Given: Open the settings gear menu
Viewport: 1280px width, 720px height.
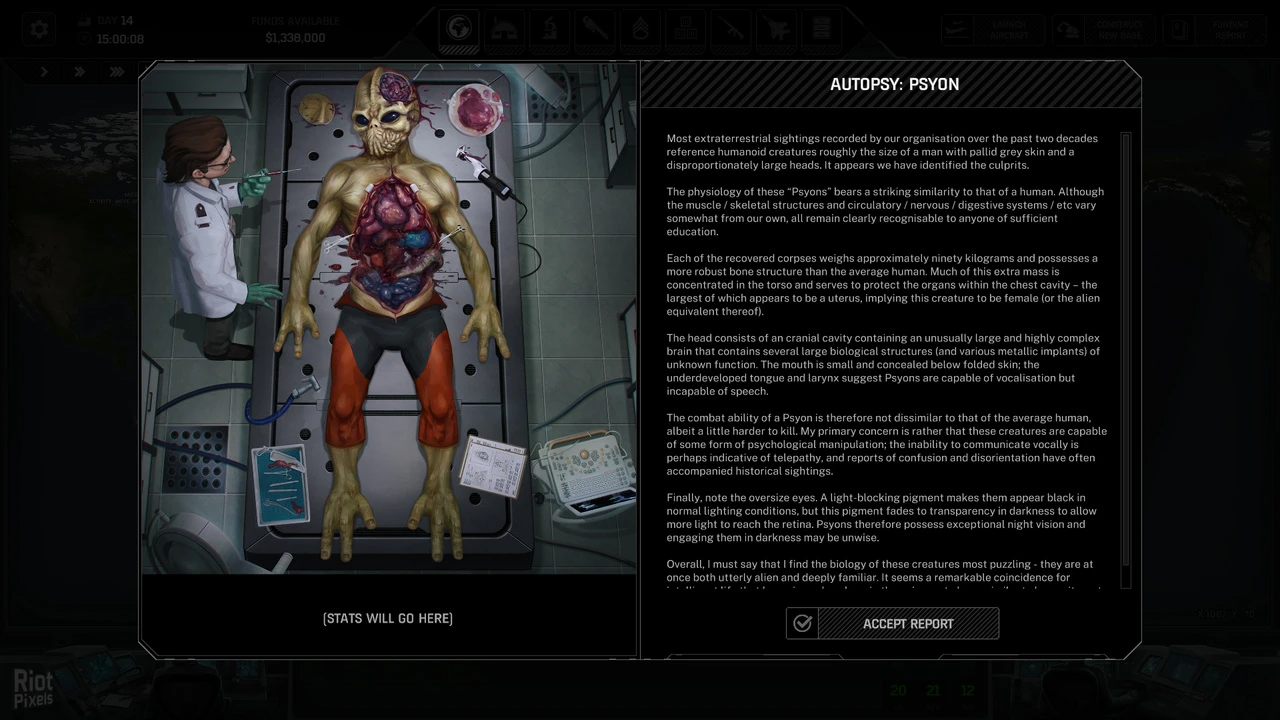Looking at the screenshot, I should point(39,30).
